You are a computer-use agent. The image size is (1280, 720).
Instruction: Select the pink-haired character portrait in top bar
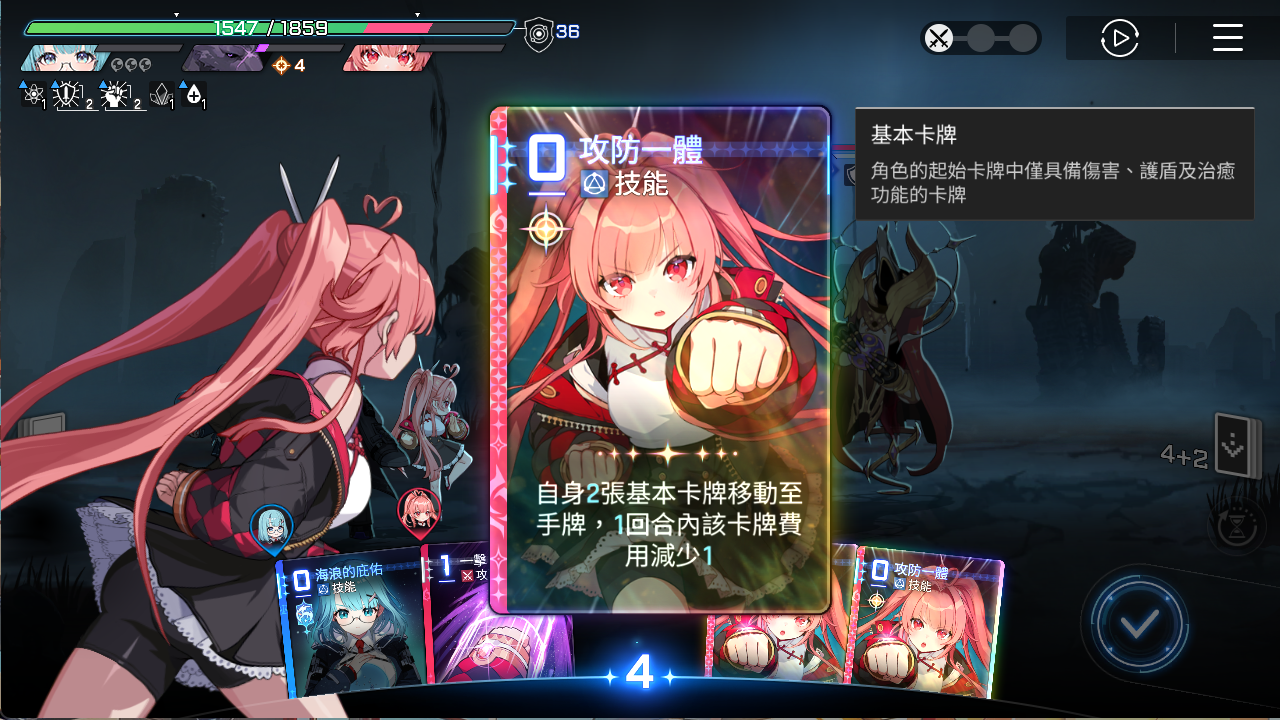388,59
